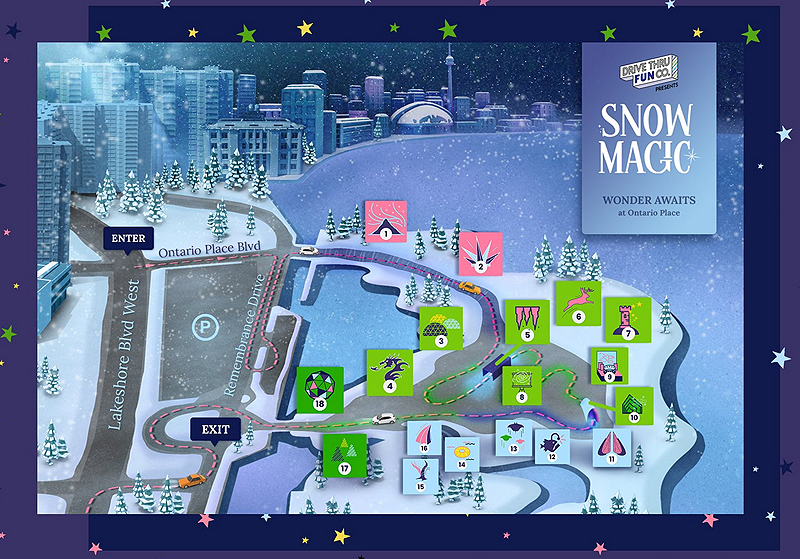Image resolution: width=800 pixels, height=559 pixels.
Task: Select marker 10 with the green arches
Action: point(632,405)
